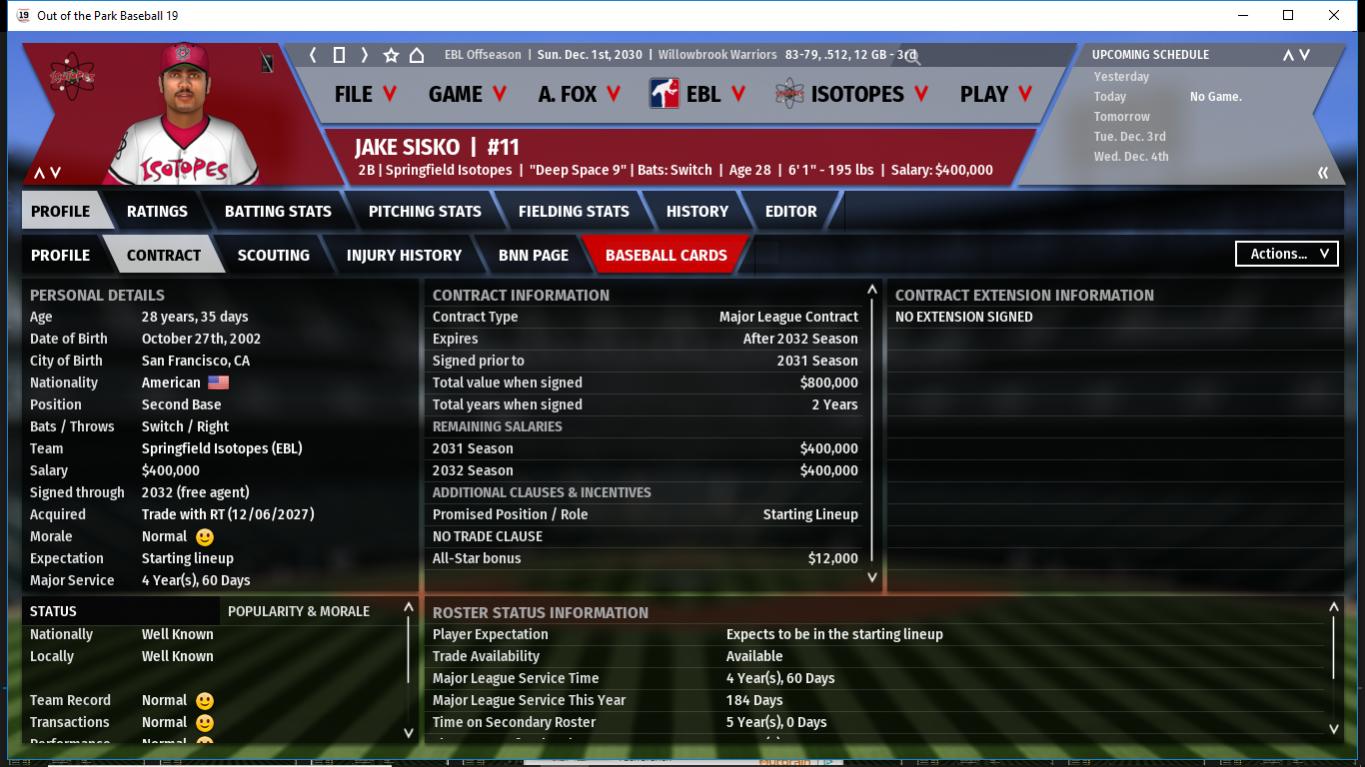
Task: Open the A. FOX manager menu
Action: [579, 94]
